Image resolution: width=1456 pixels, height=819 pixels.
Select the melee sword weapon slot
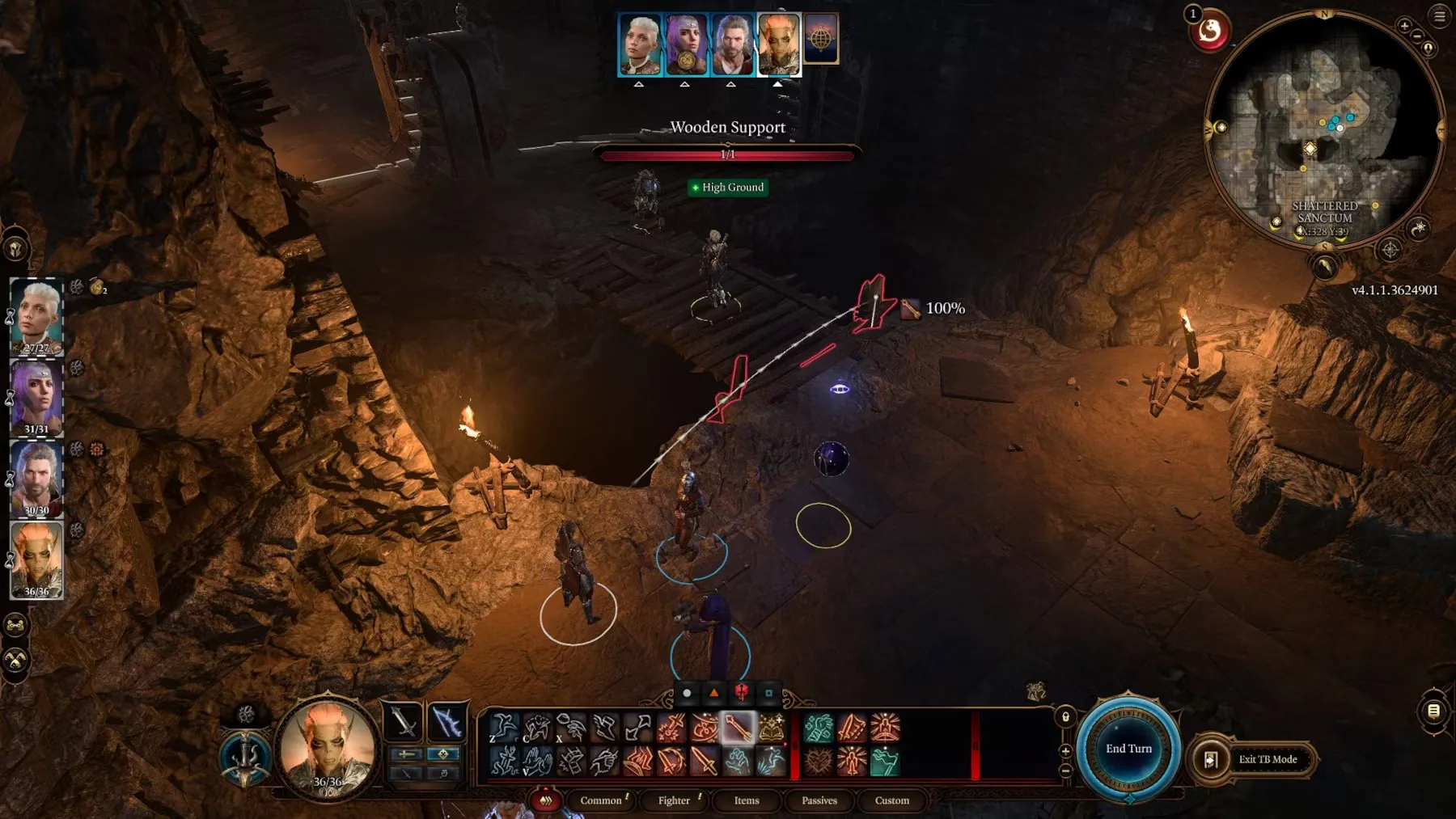(403, 721)
